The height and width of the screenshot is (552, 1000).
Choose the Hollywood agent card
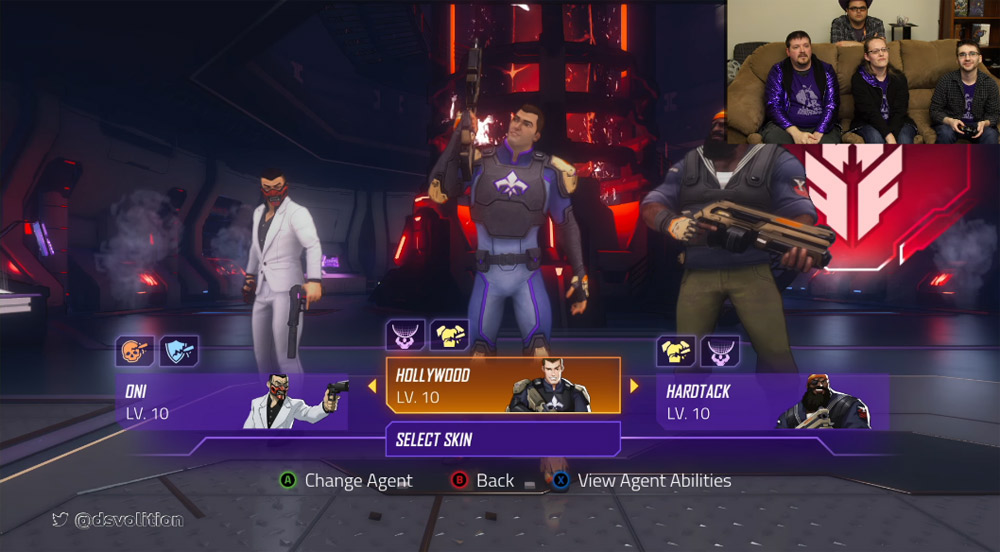503,385
